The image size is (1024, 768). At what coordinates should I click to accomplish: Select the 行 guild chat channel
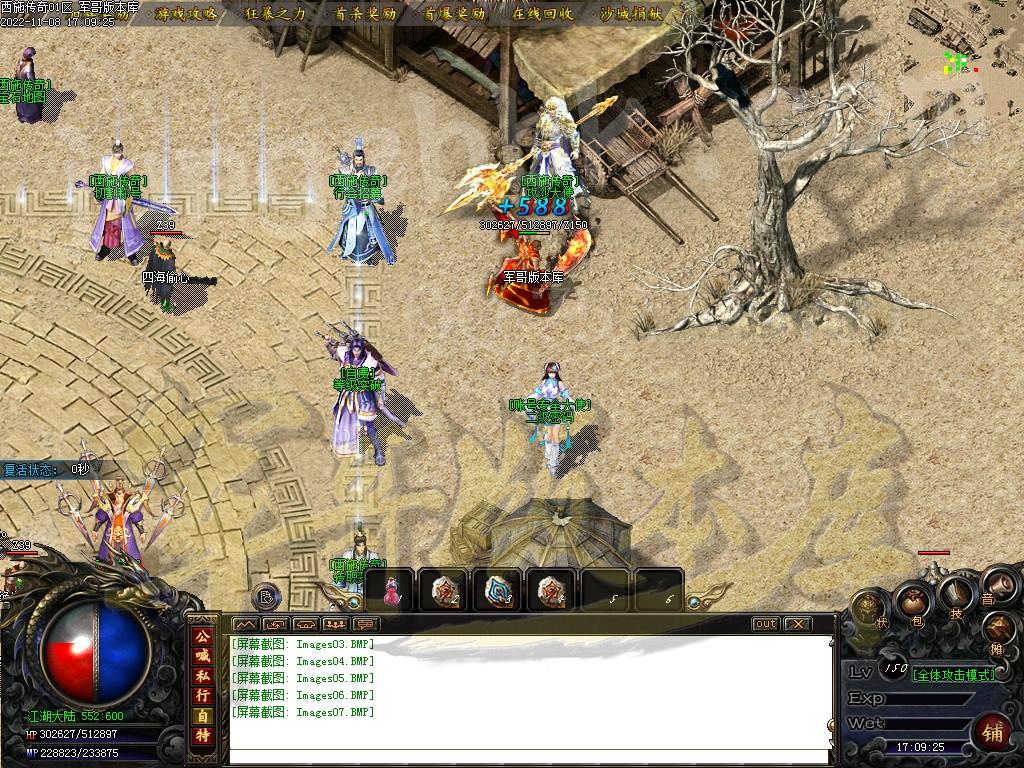202,696
